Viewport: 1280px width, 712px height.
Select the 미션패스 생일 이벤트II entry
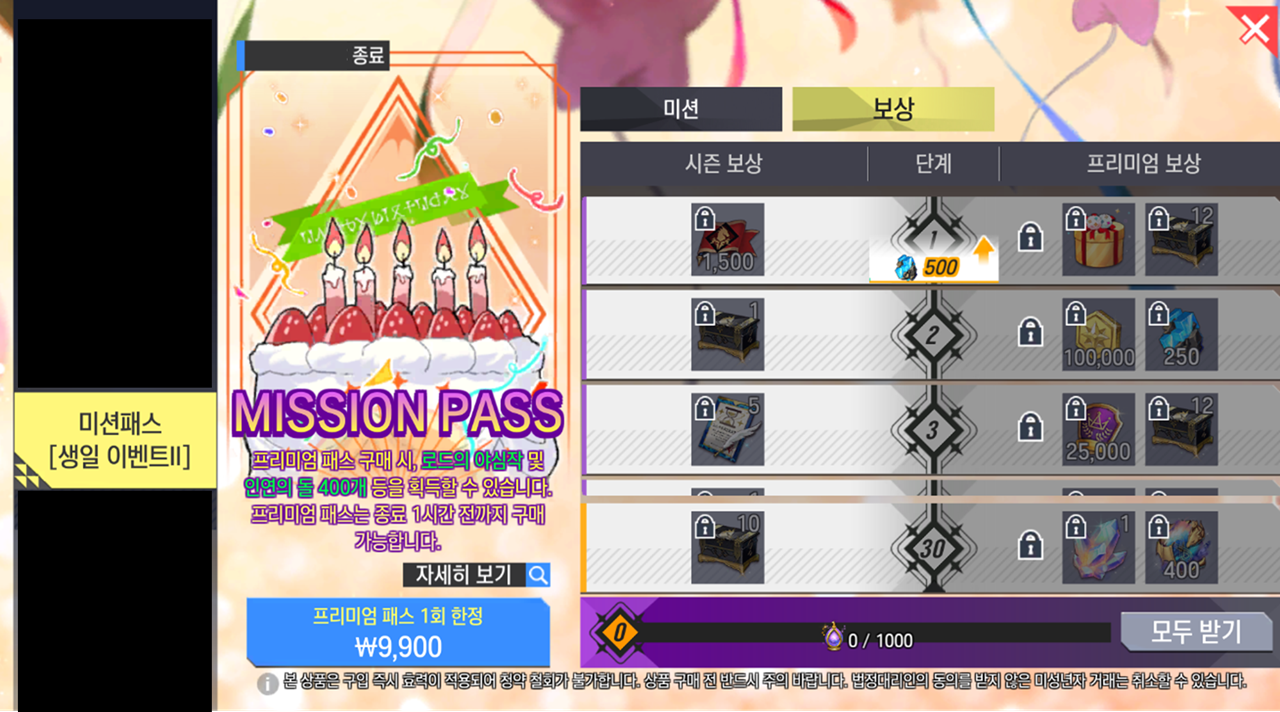coord(115,440)
